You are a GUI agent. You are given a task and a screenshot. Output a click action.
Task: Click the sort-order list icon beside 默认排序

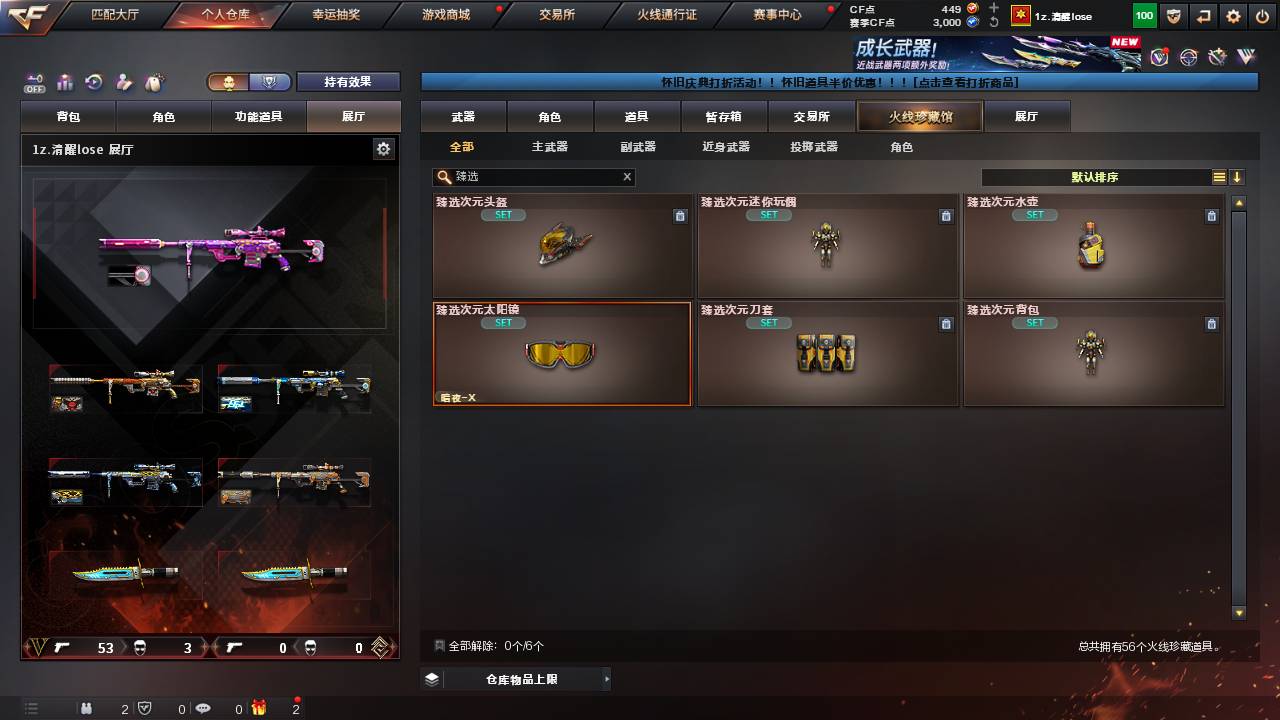[x=1219, y=177]
